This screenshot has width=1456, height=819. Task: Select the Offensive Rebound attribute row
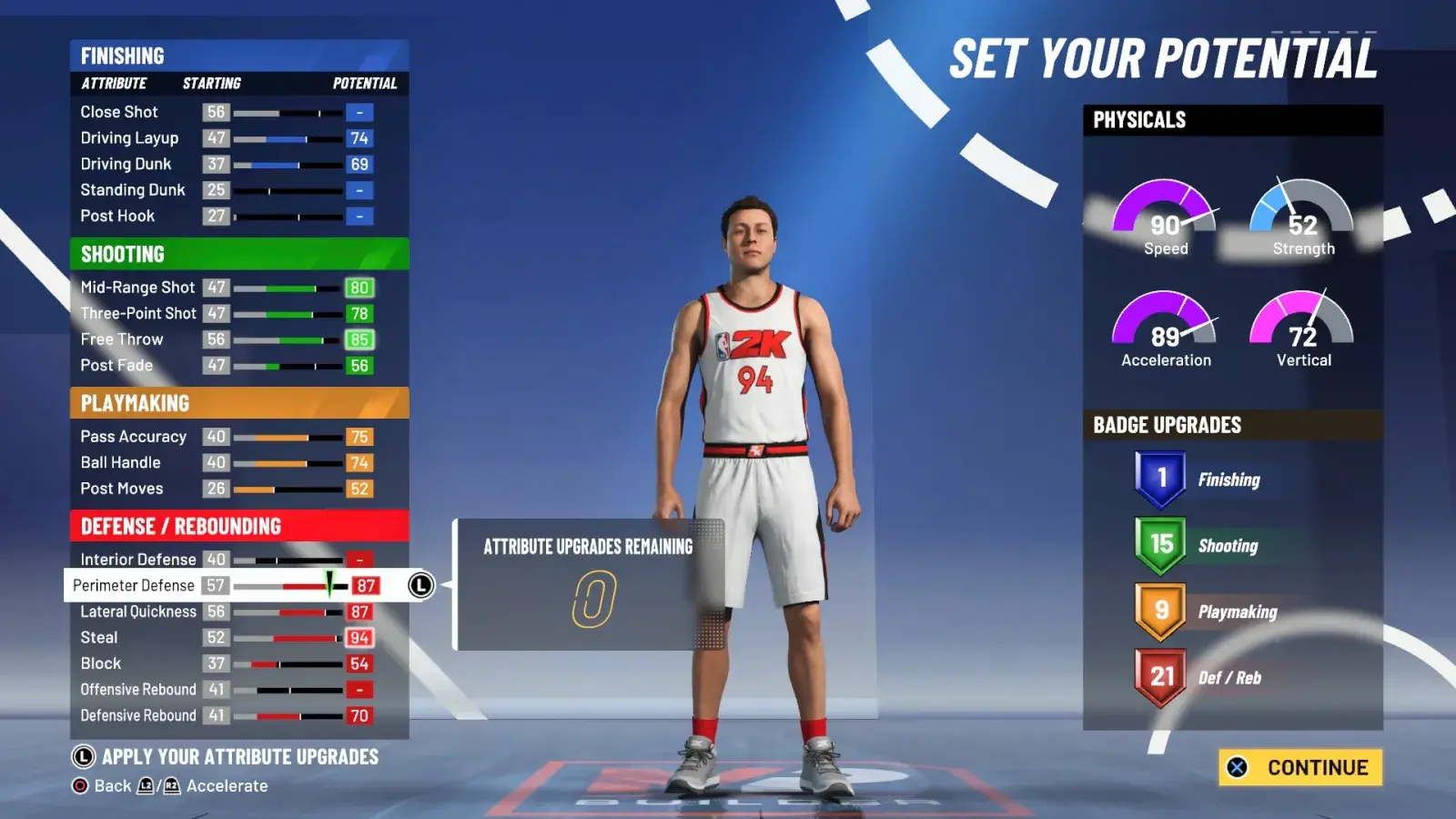(x=227, y=690)
